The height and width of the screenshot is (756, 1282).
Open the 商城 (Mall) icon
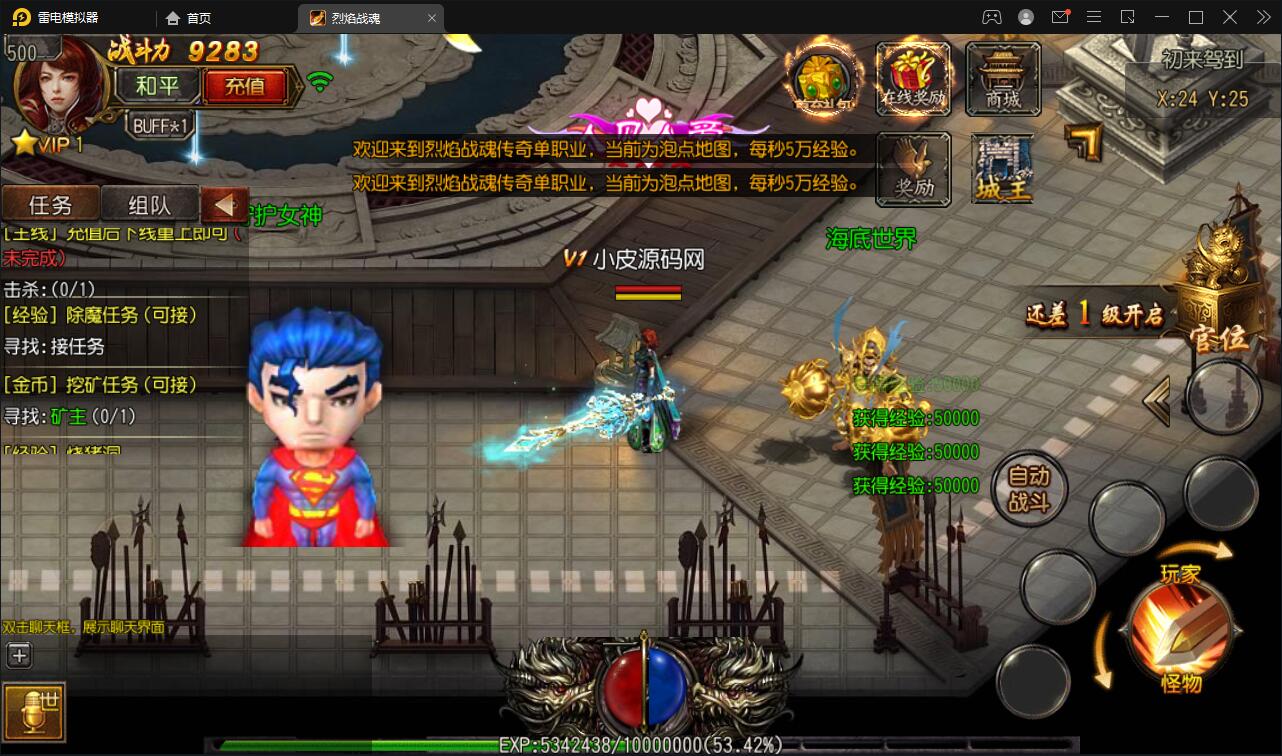pyautogui.click(x=1003, y=78)
